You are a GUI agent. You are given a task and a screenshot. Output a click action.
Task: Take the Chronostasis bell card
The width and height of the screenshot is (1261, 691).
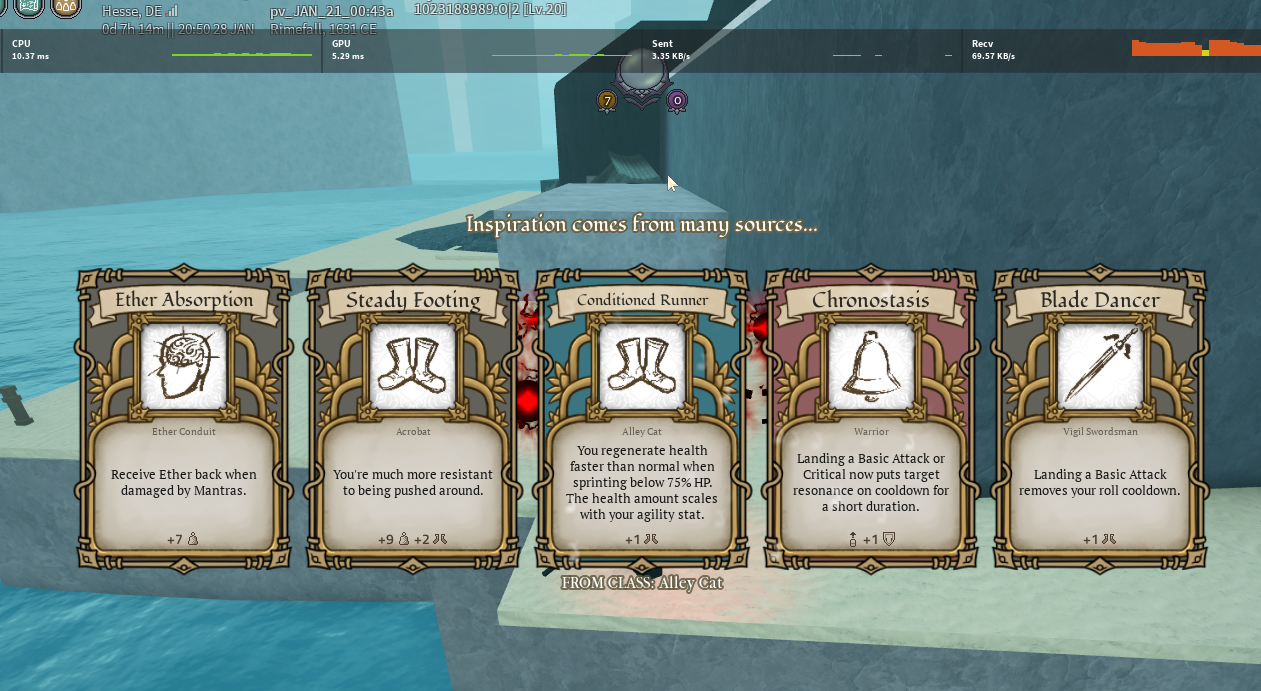click(870, 417)
